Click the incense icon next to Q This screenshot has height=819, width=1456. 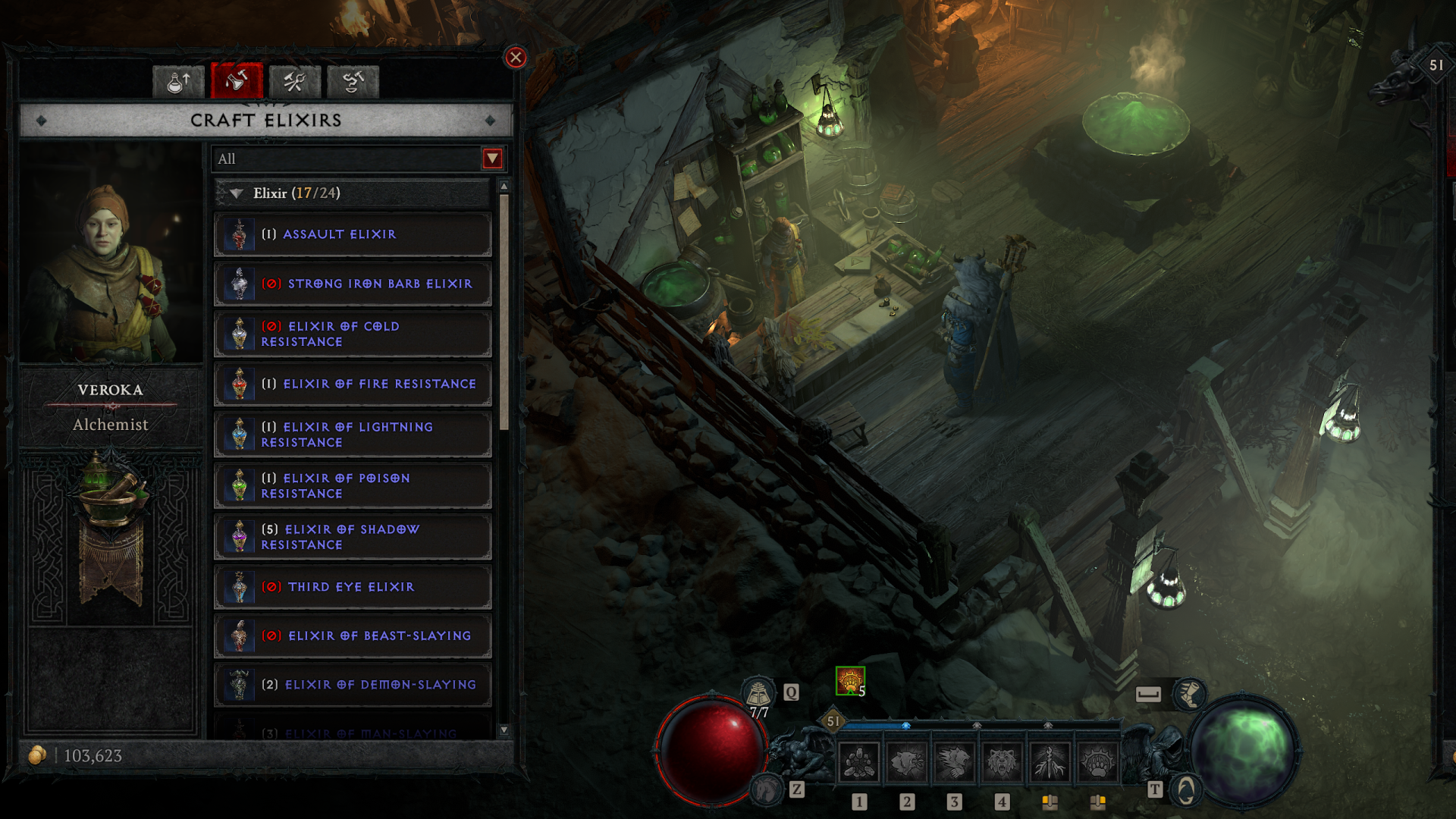point(757,692)
